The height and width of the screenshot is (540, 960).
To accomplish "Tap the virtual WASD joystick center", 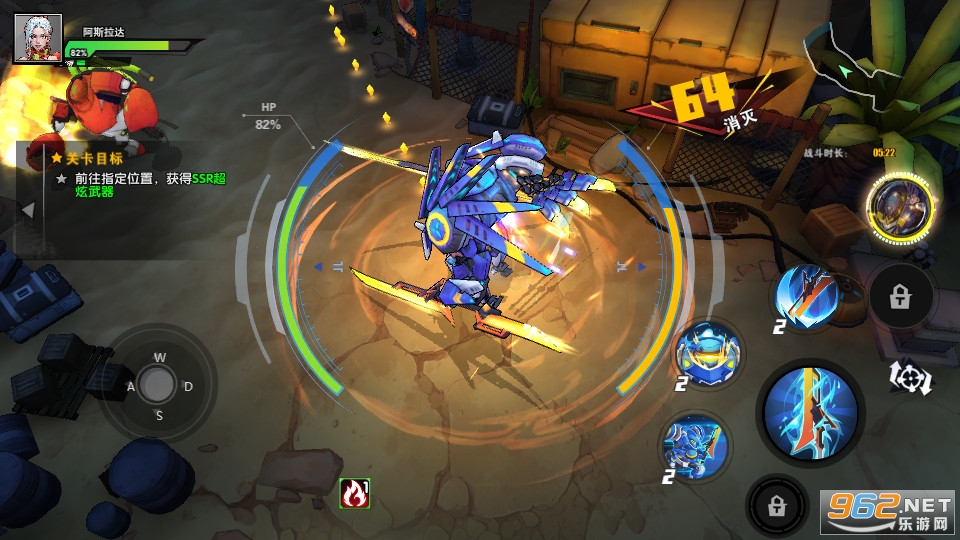I will pos(157,384).
